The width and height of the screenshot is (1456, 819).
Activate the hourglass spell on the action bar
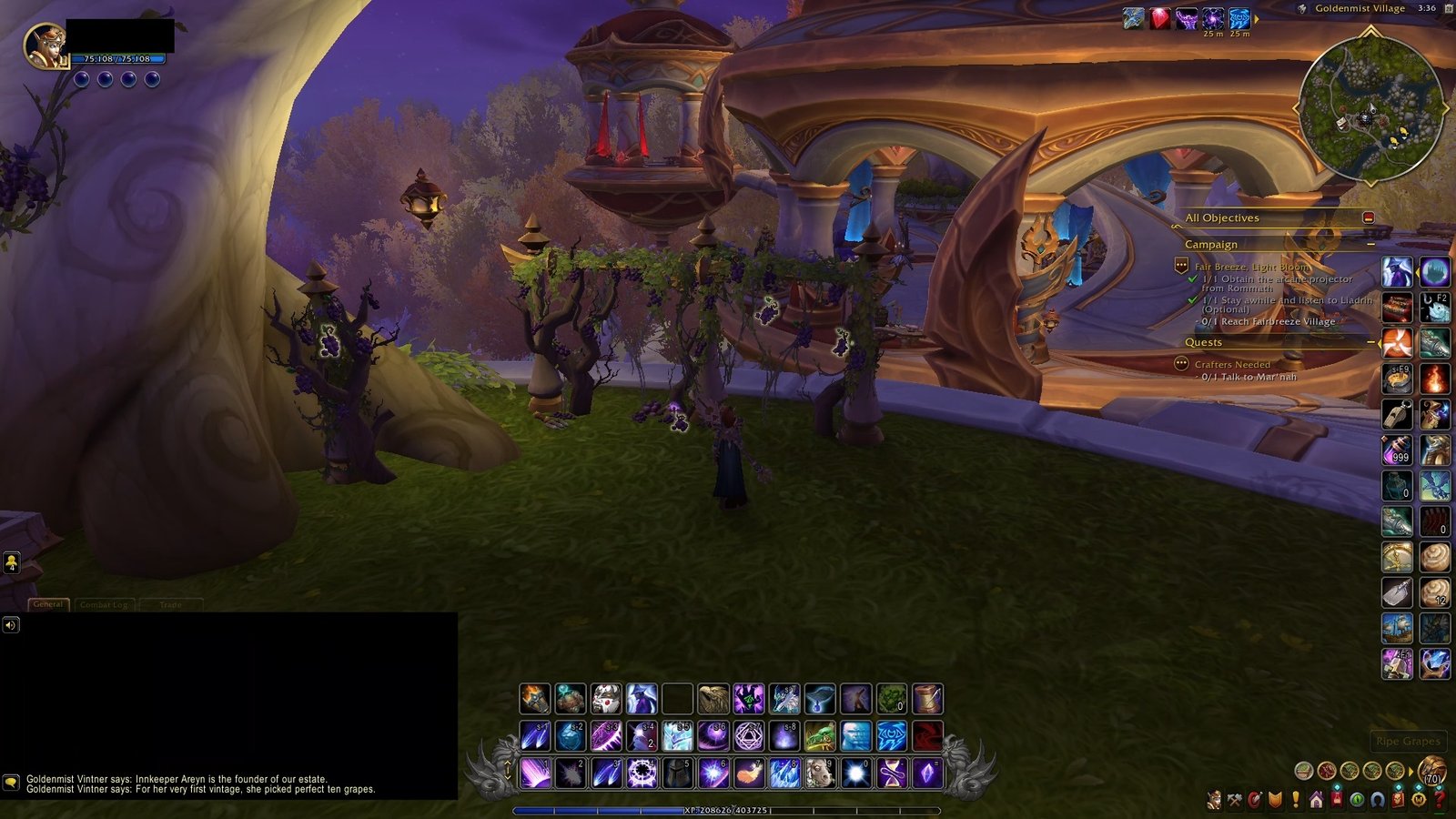pos(891,773)
